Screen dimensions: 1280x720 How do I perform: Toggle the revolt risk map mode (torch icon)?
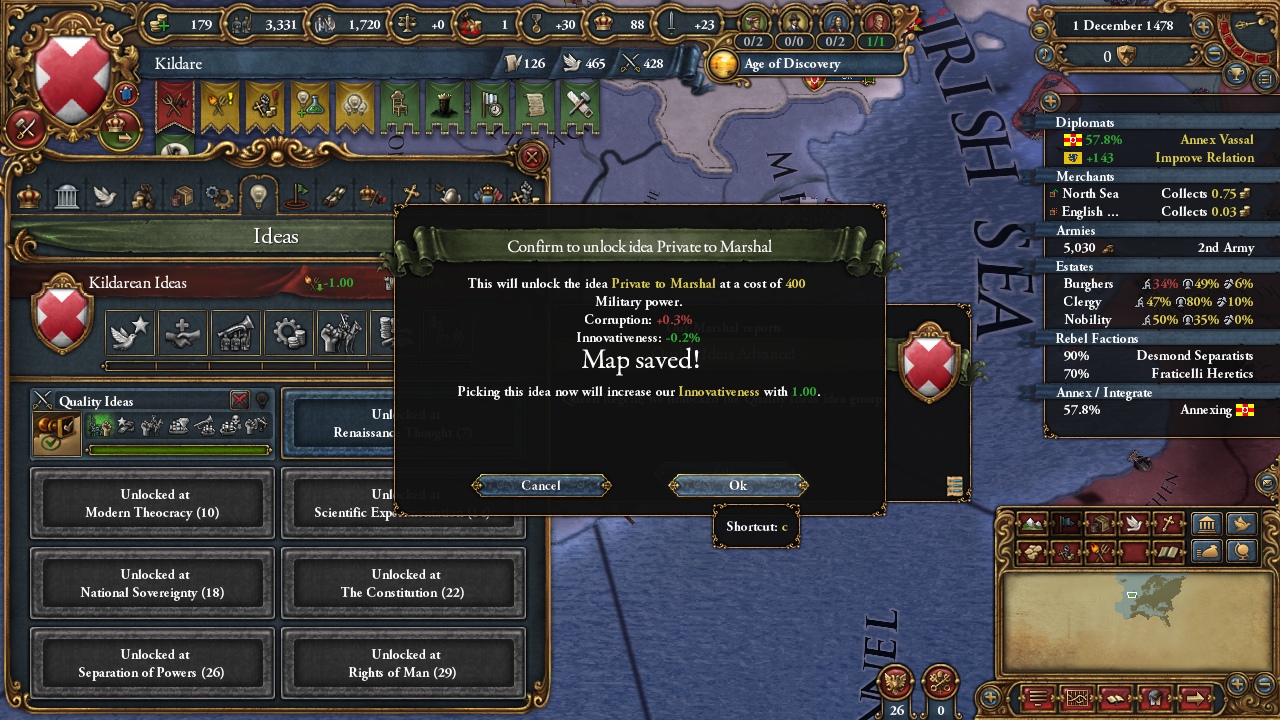tap(1099, 549)
